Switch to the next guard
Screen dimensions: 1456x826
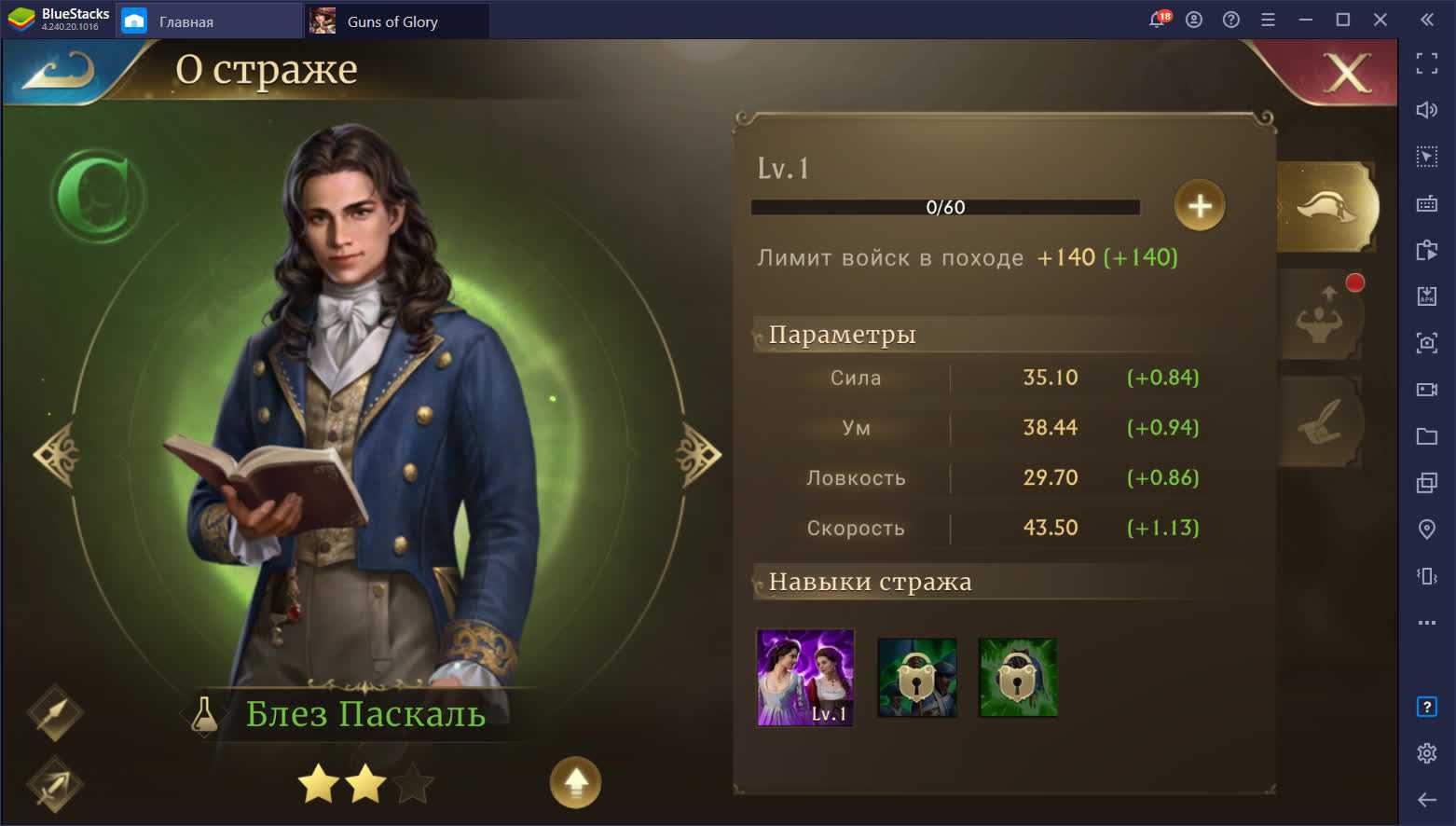[x=697, y=455]
